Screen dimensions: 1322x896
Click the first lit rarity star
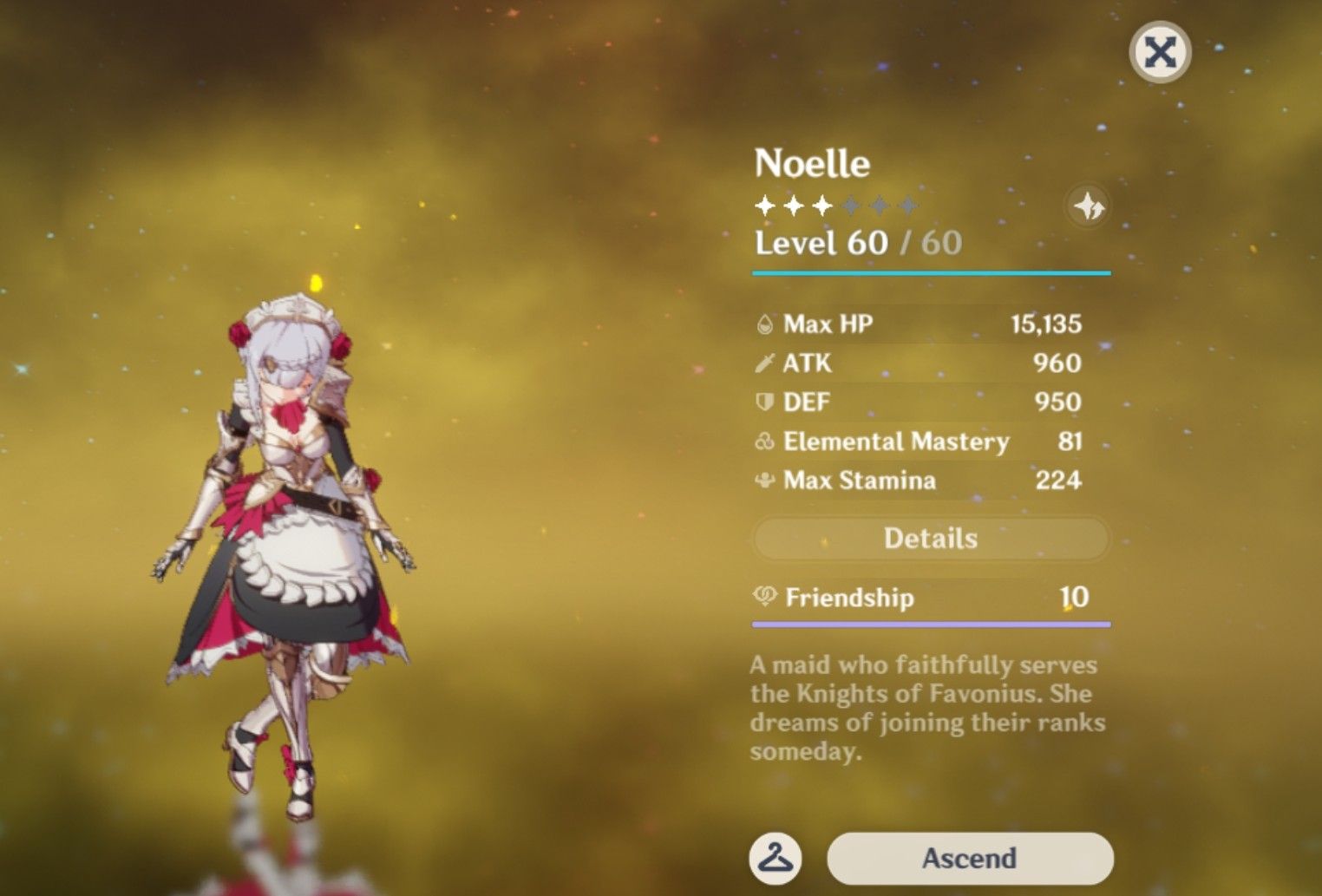click(x=764, y=205)
